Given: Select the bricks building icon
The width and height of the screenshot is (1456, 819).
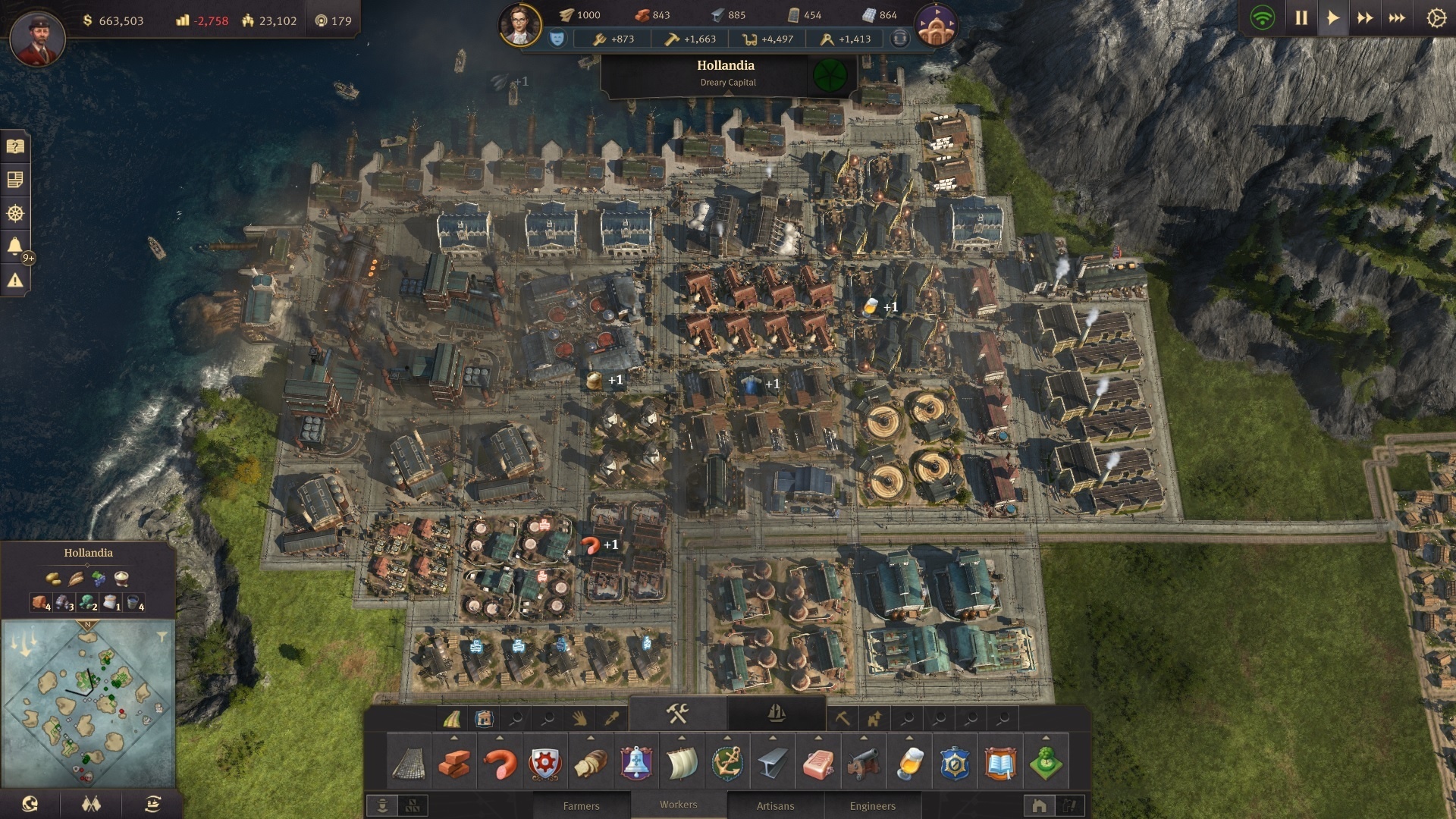Looking at the screenshot, I should tap(454, 764).
